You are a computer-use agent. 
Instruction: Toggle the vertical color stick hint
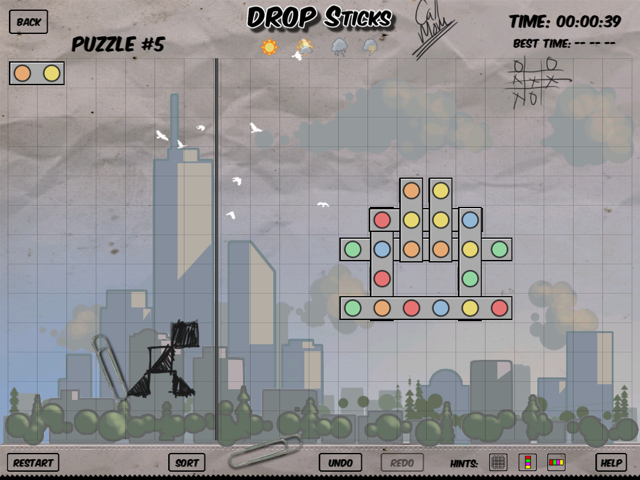click(527, 463)
